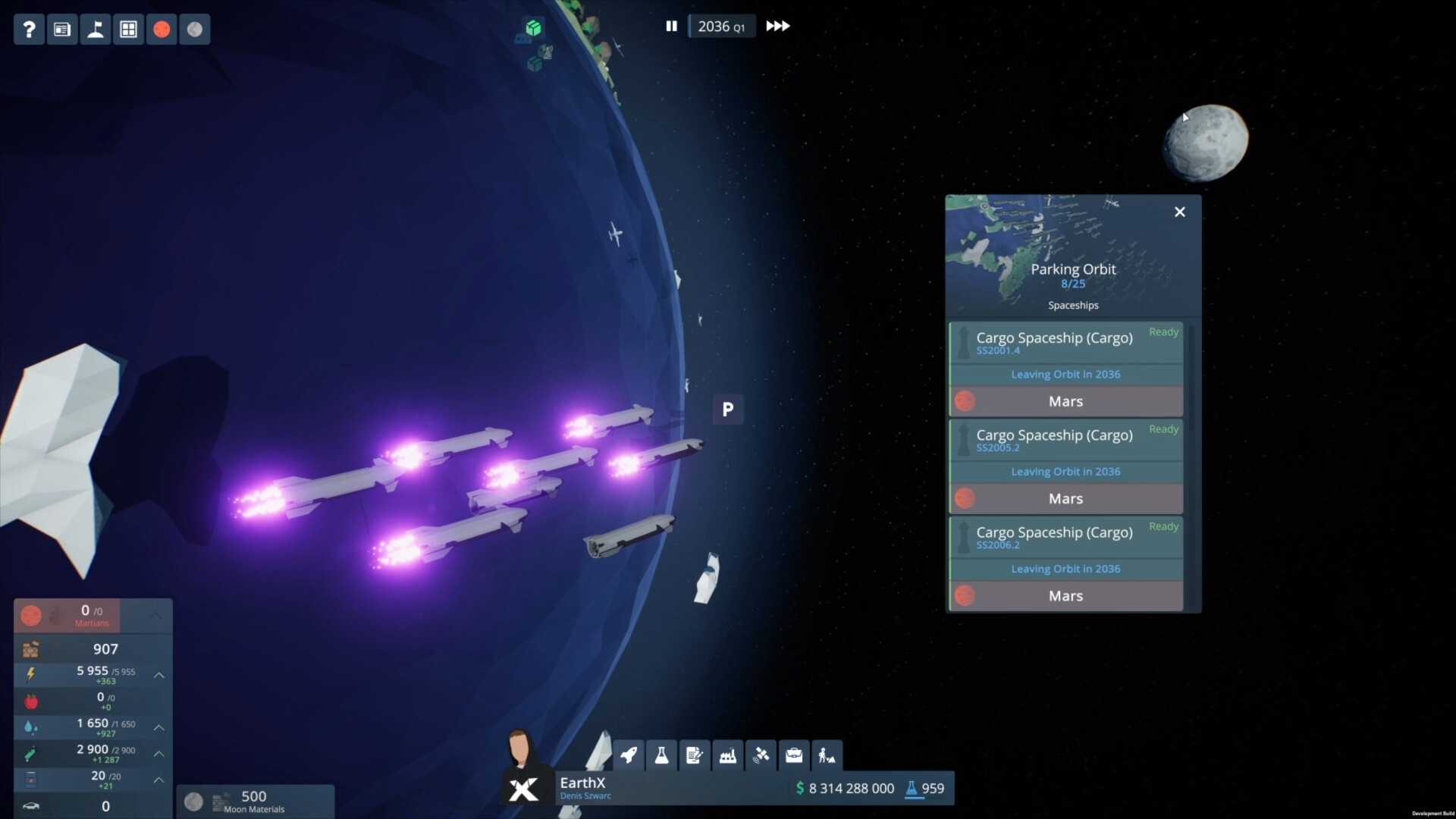1456x819 pixels.
Task: Open the Factories panel icon
Action: pyautogui.click(x=728, y=755)
